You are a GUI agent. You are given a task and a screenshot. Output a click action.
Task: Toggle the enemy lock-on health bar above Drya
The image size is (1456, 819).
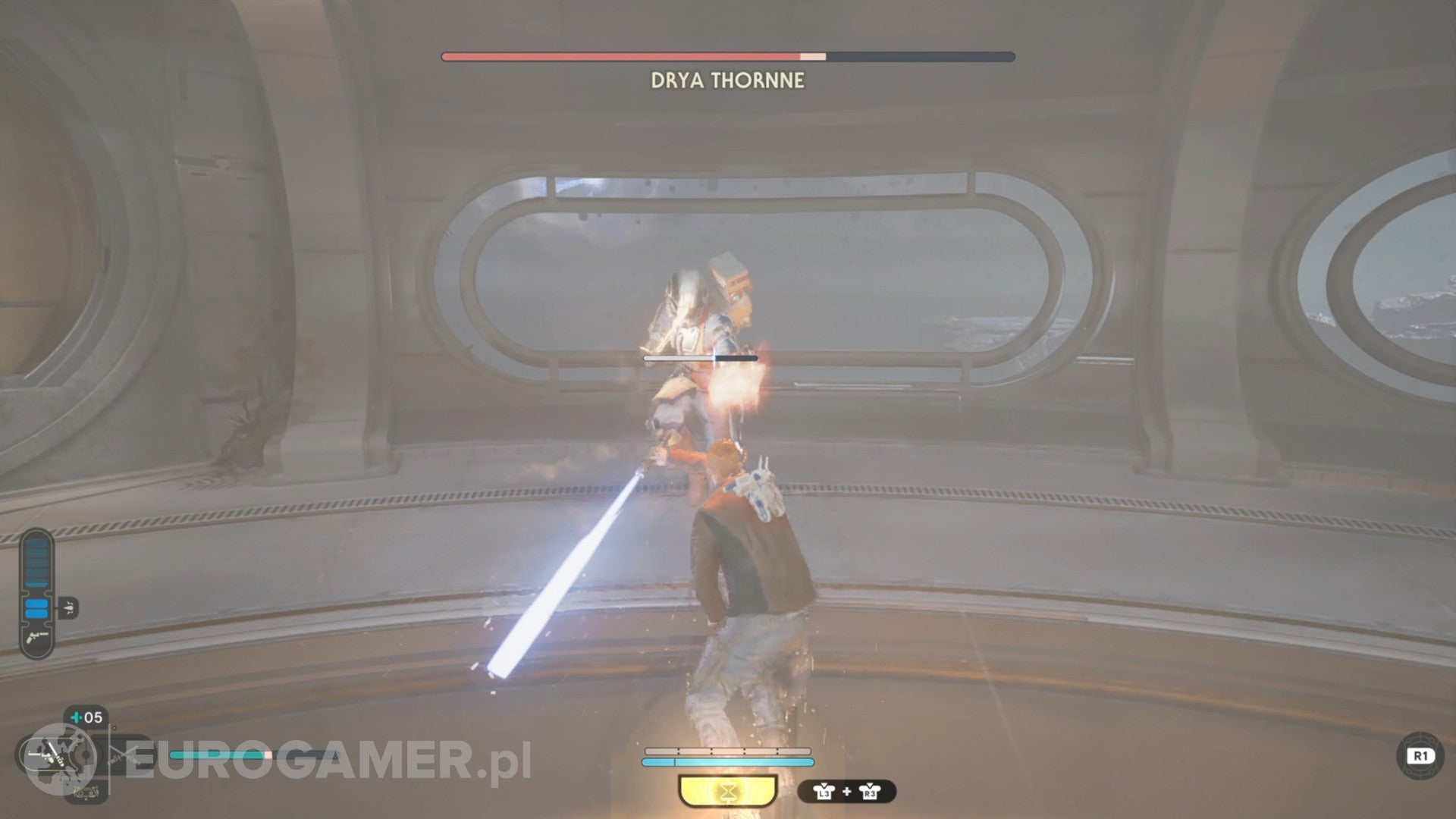coord(699,356)
